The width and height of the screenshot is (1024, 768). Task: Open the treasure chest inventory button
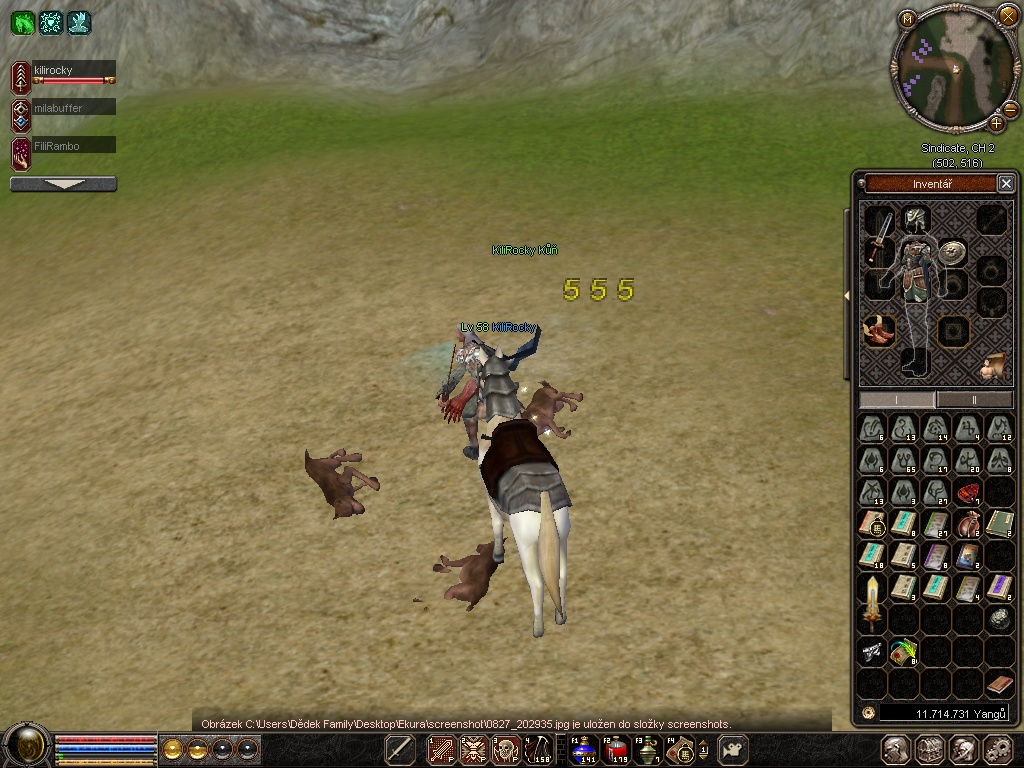pos(930,750)
